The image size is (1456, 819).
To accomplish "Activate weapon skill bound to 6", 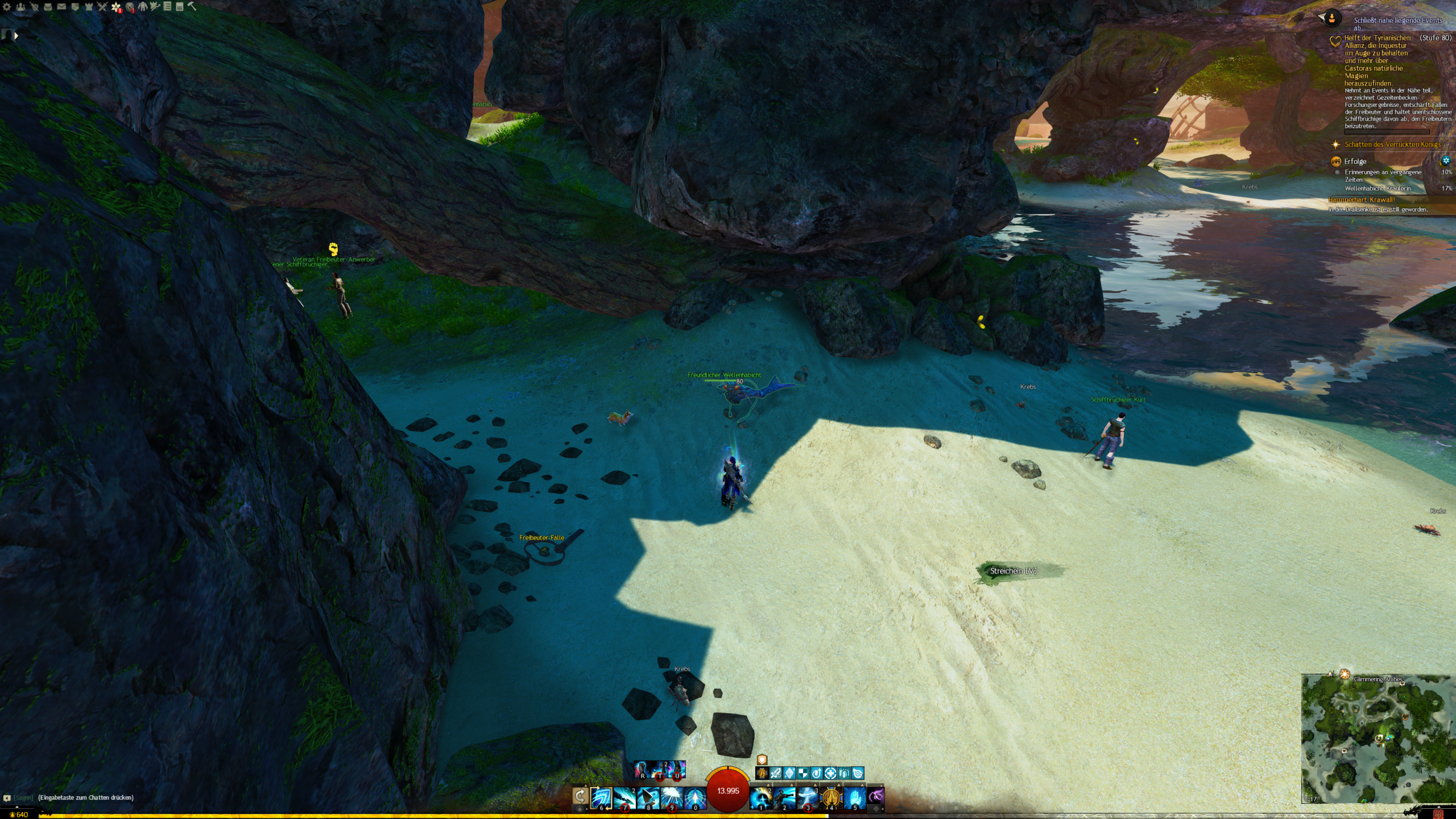I will point(601,798).
